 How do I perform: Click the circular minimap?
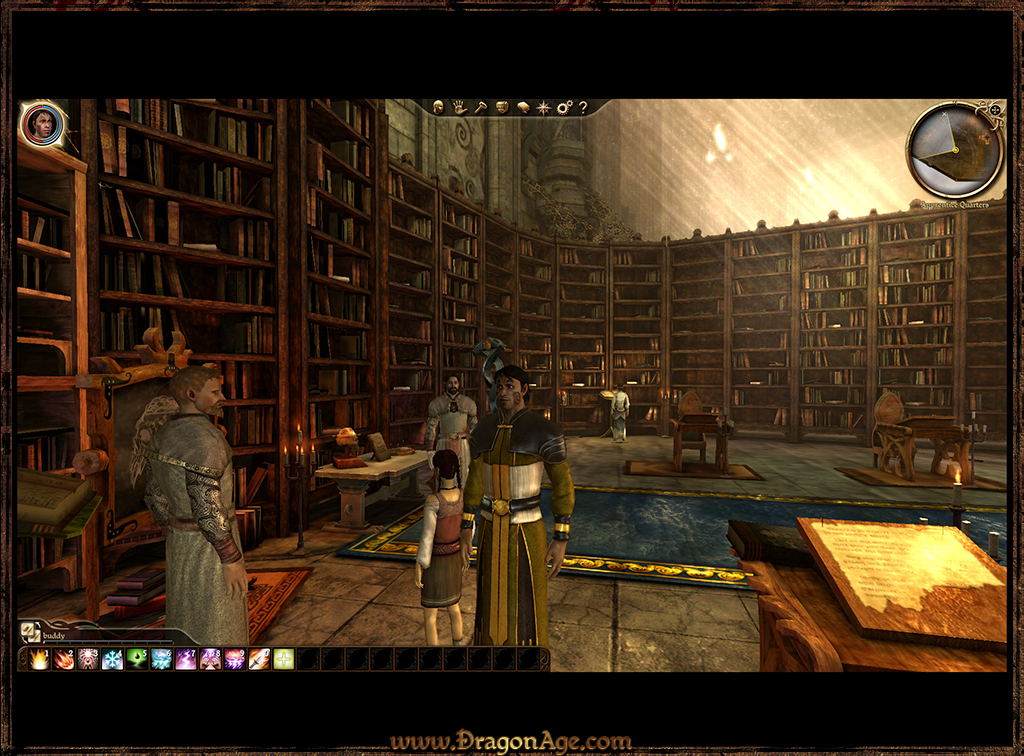(x=954, y=150)
